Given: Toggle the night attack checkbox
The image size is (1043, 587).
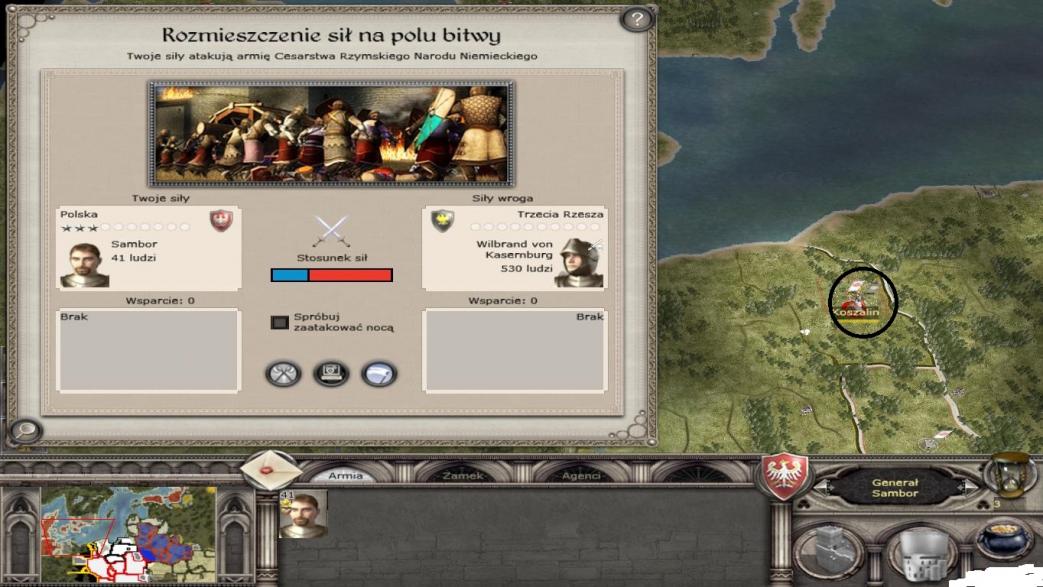Looking at the screenshot, I should (280, 322).
